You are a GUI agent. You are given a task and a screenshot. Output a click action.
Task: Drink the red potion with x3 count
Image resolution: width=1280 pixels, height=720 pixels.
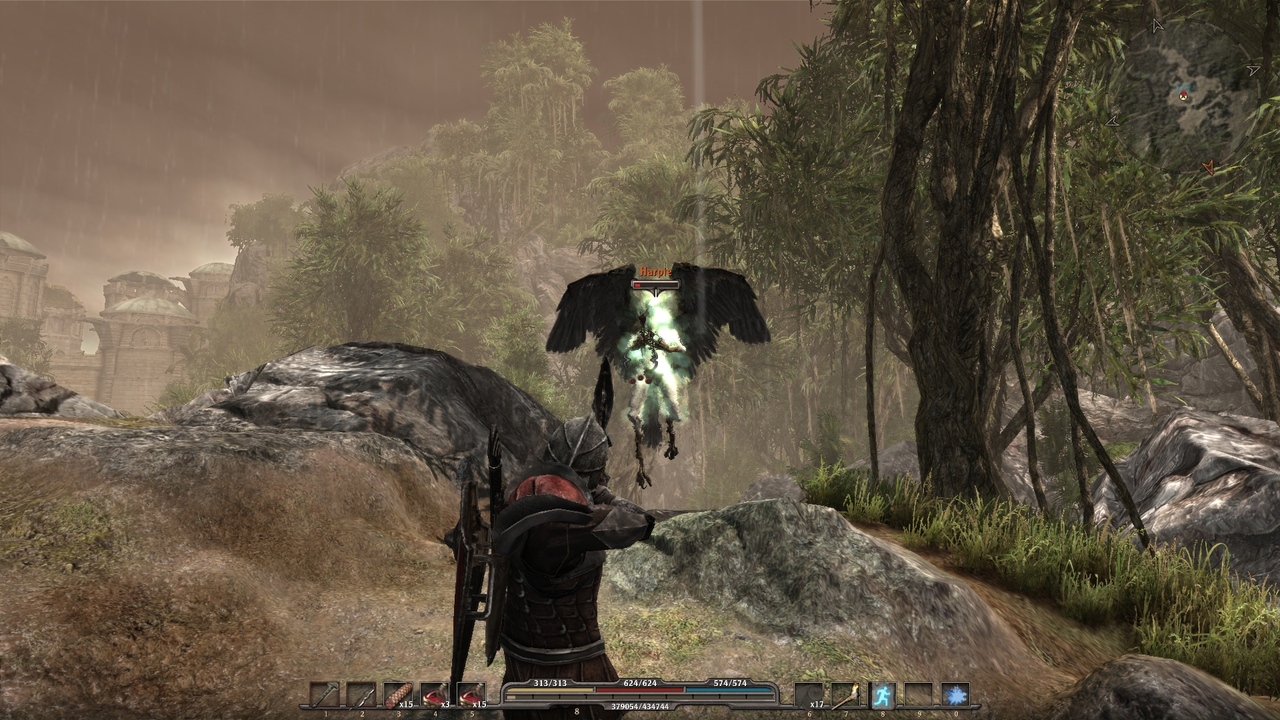click(x=434, y=694)
